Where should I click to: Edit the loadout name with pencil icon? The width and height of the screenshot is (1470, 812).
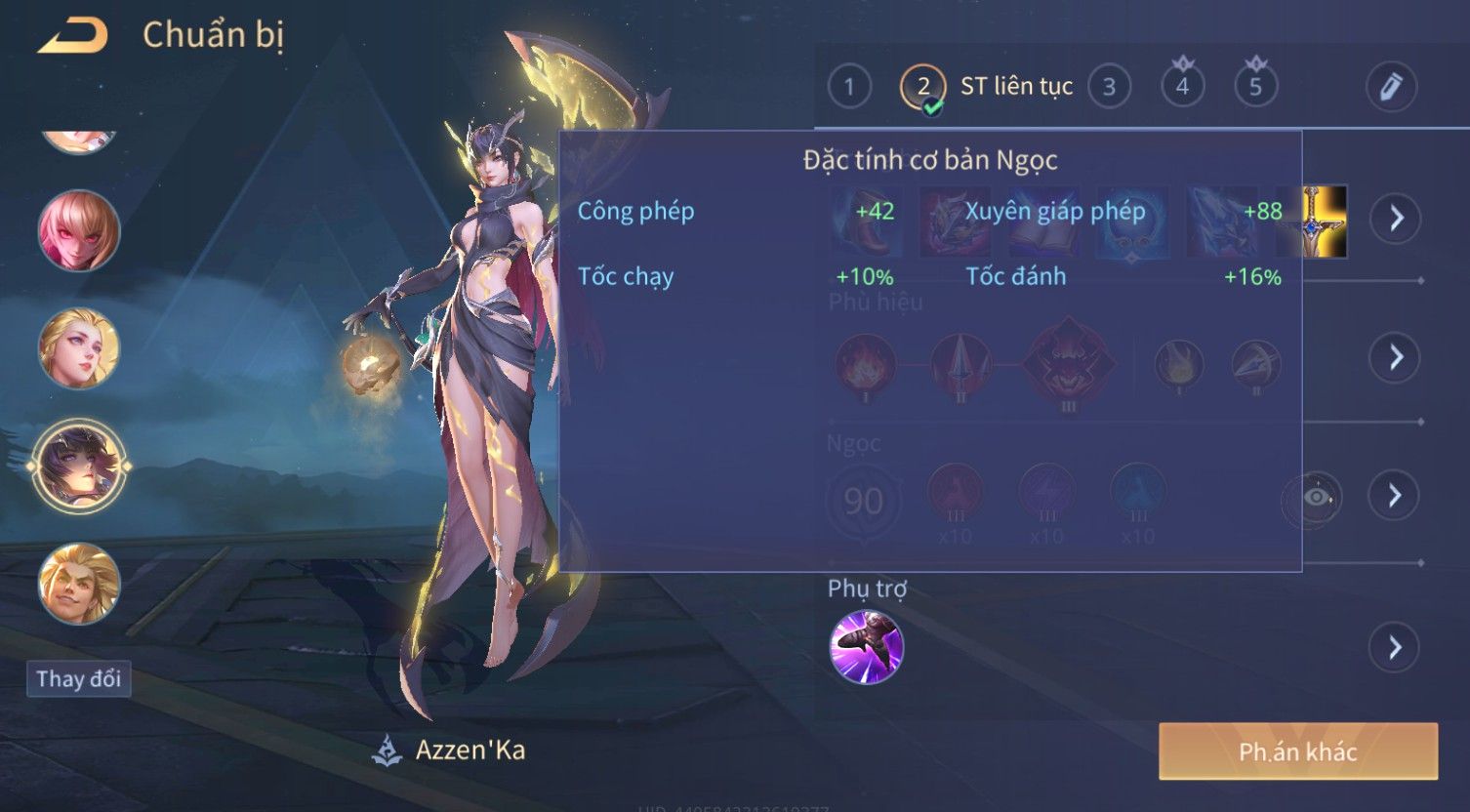pyautogui.click(x=1391, y=87)
